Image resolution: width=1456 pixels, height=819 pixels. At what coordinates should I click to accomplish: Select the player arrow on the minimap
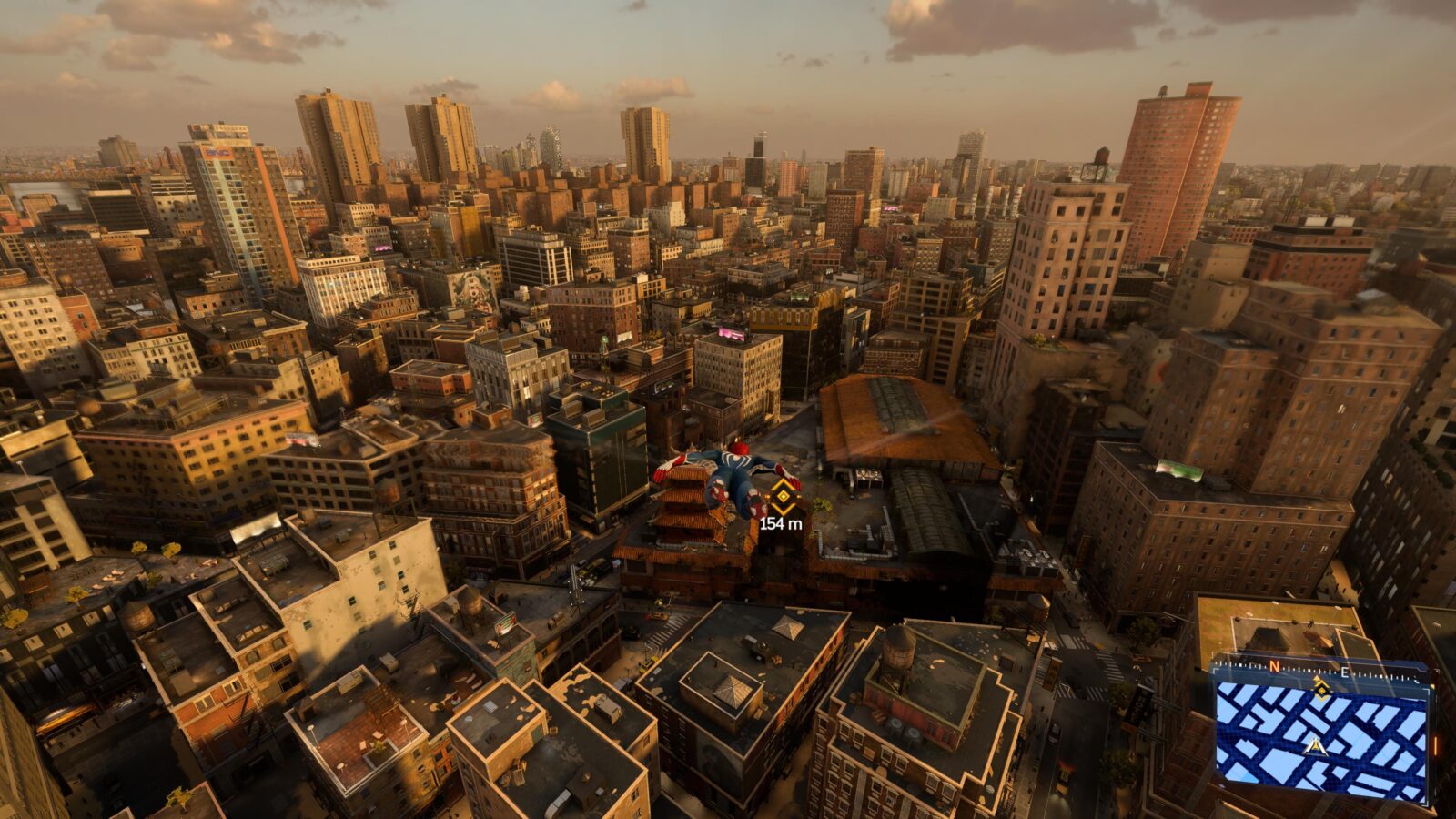(1314, 747)
